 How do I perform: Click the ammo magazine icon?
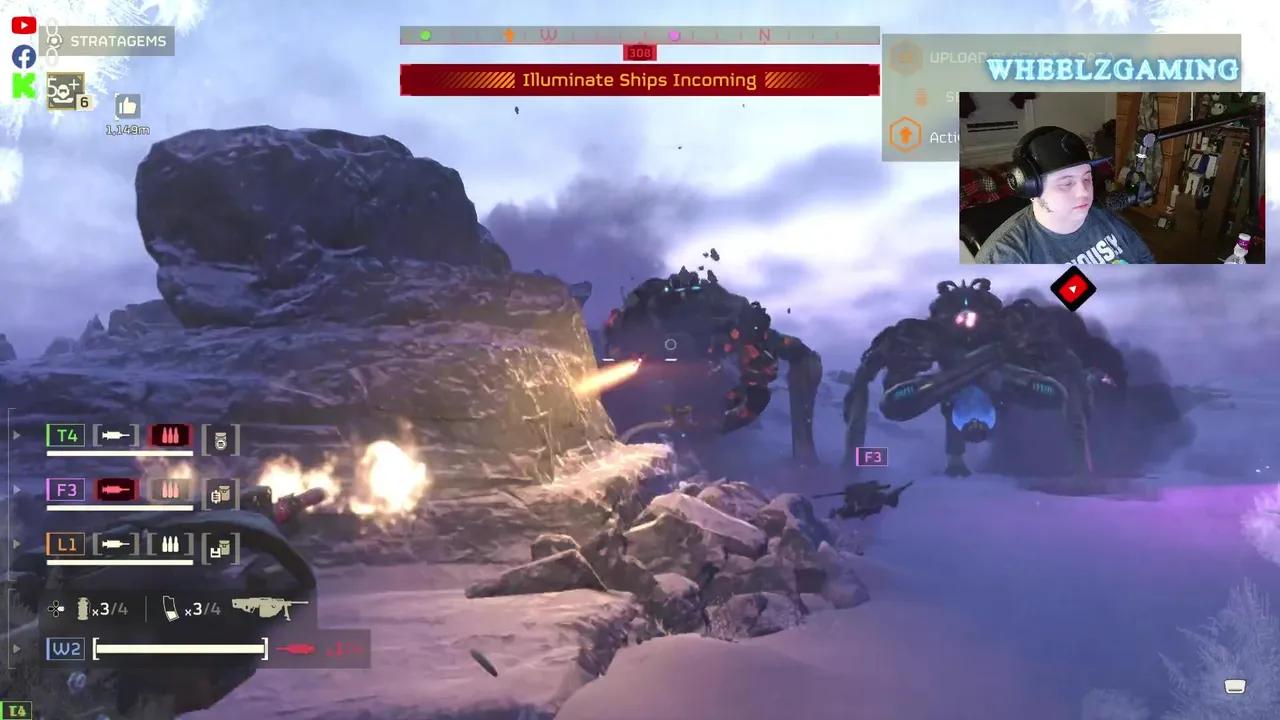tap(171, 608)
